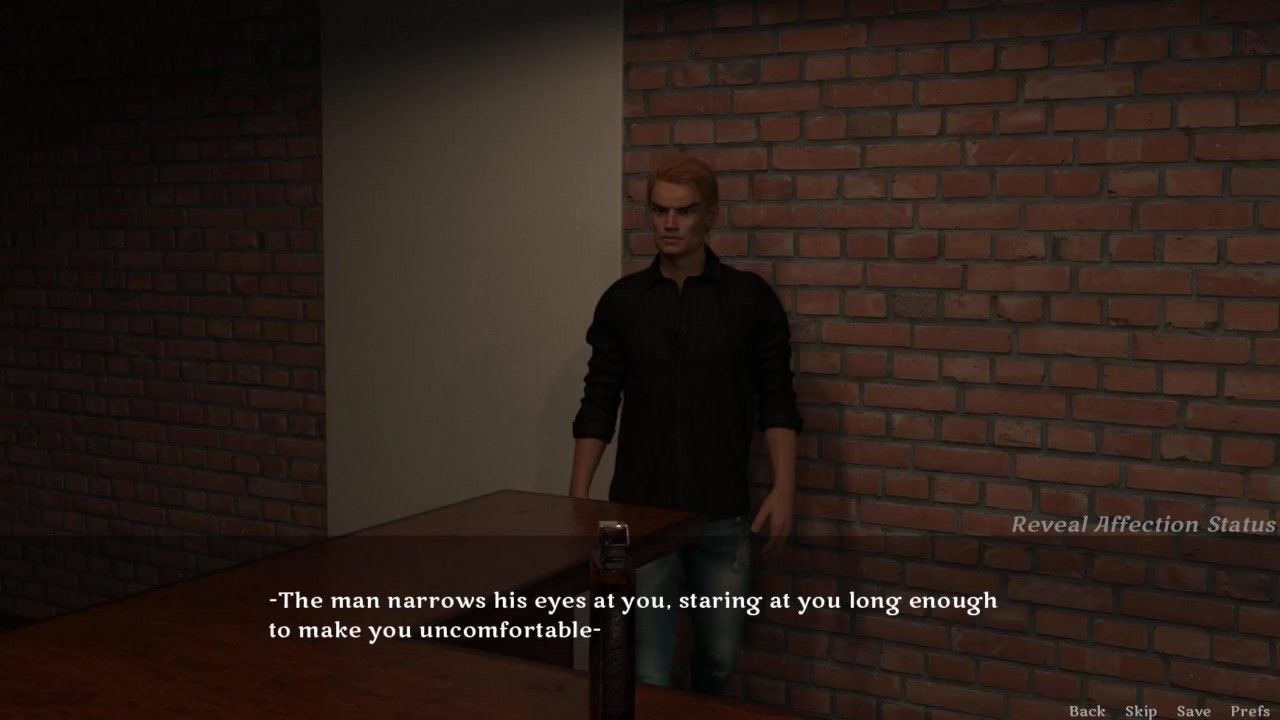Image resolution: width=1280 pixels, height=720 pixels.
Task: Open the Save menu
Action: (1193, 711)
